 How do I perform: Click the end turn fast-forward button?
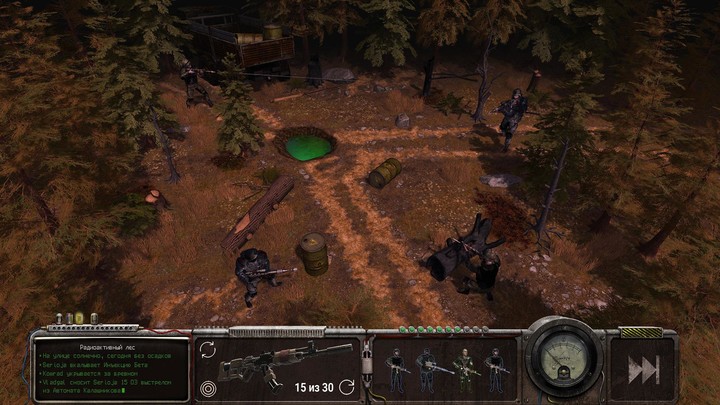643,369
